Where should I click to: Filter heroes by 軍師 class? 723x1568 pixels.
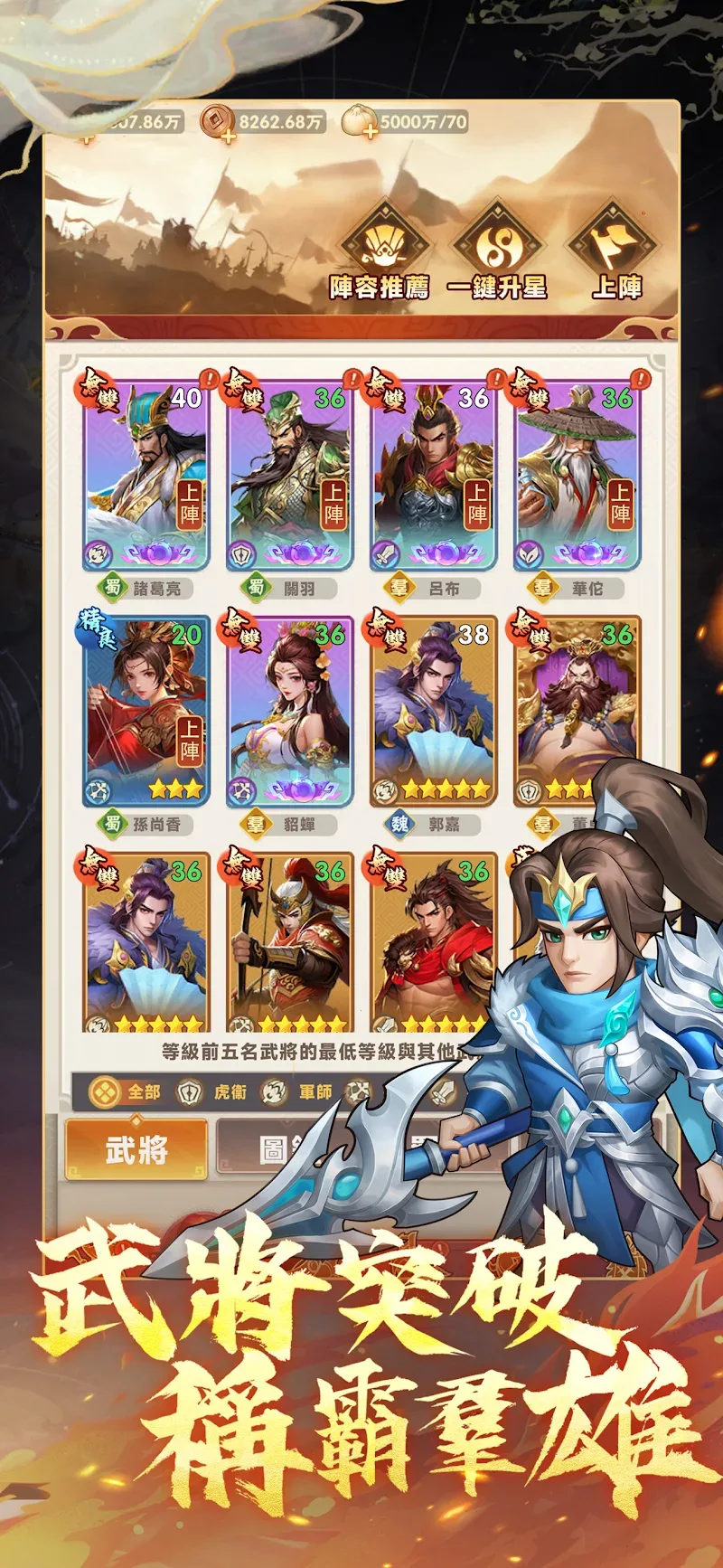click(298, 1092)
